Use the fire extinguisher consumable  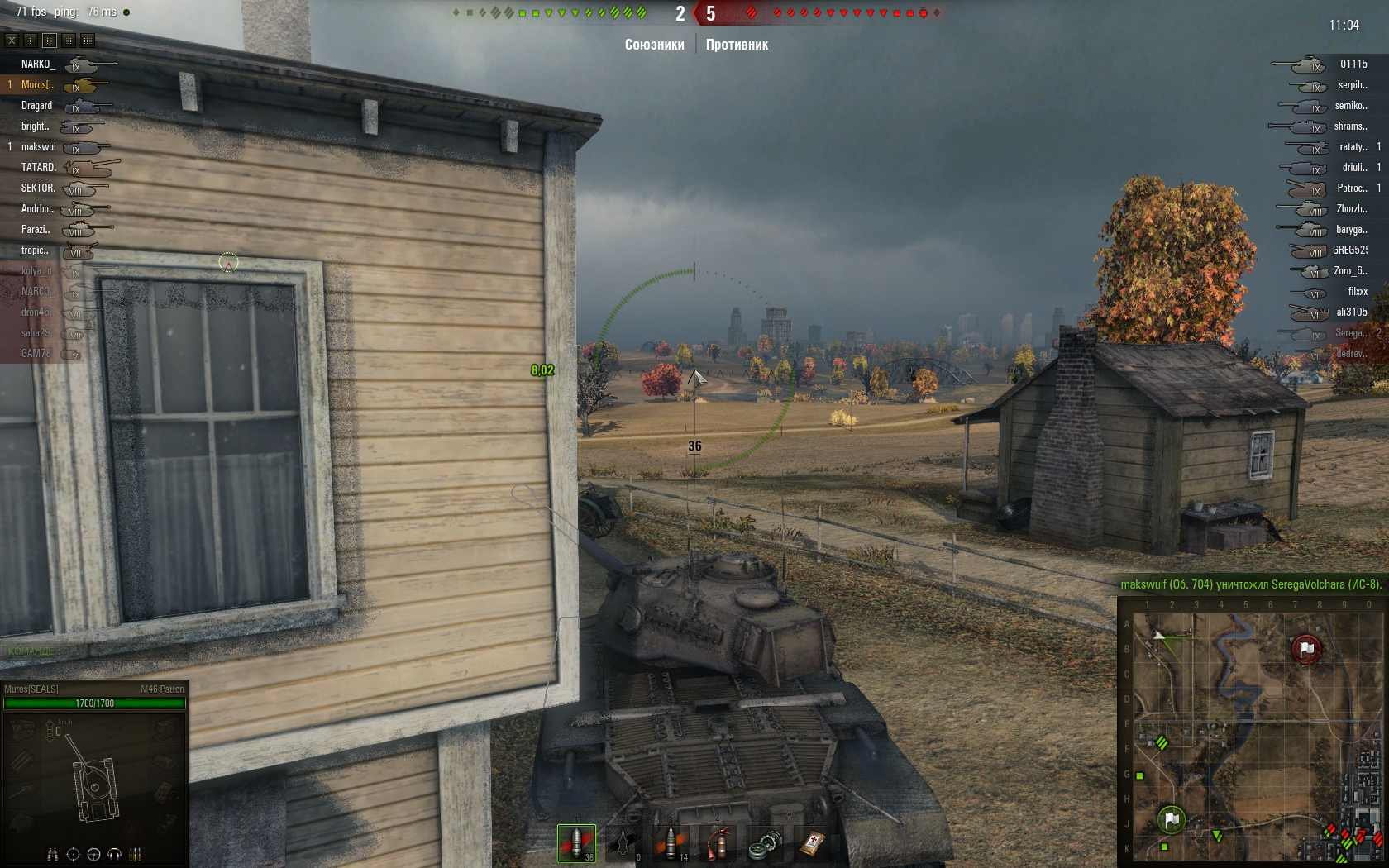tap(718, 842)
